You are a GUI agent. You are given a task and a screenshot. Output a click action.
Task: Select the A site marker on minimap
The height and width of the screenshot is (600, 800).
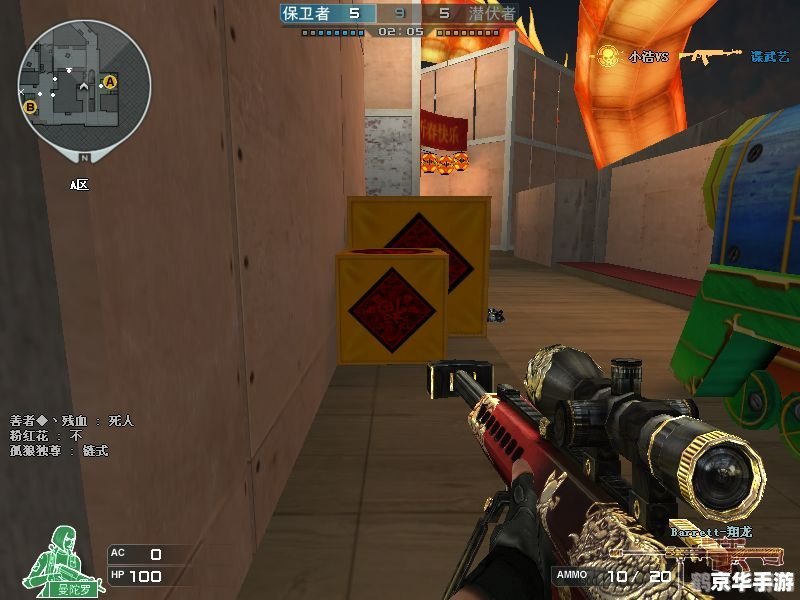tap(110, 81)
